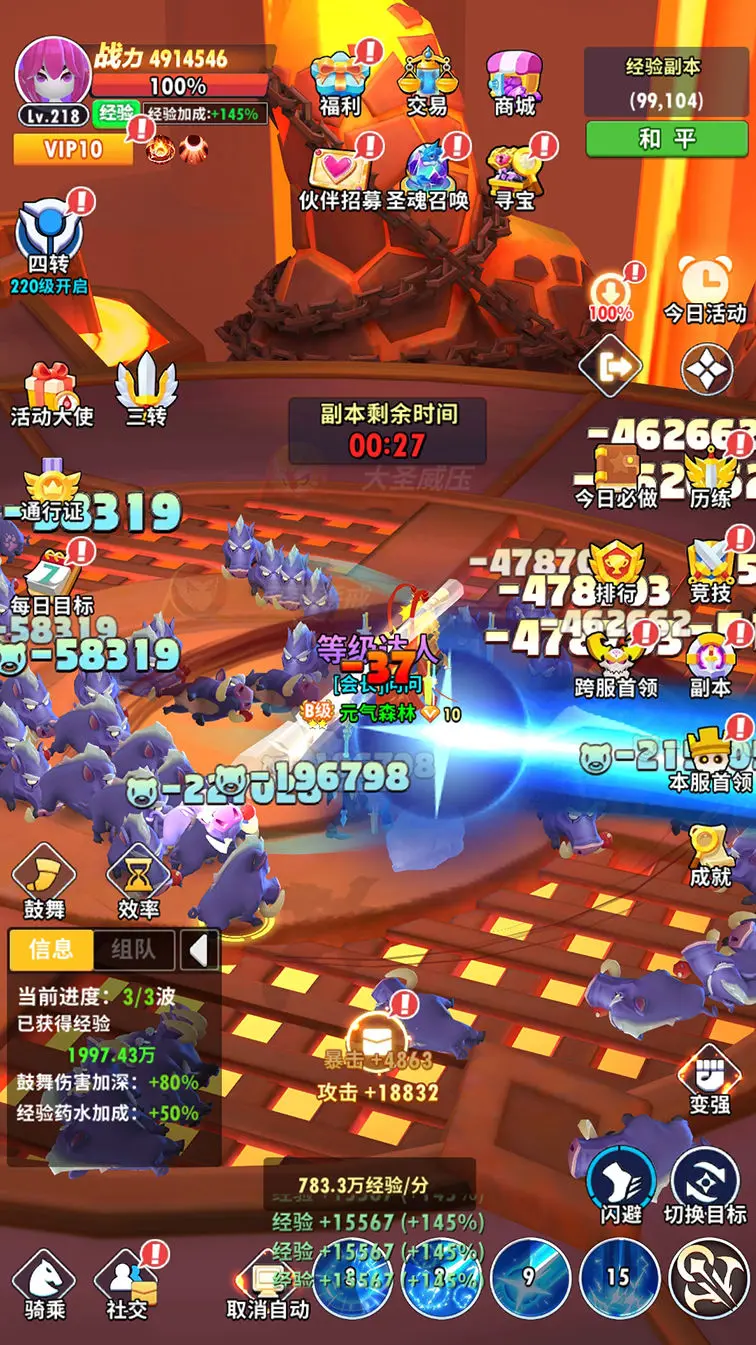Open the 成就 achievements menu
Screen dimensions: 756x1345
710,856
